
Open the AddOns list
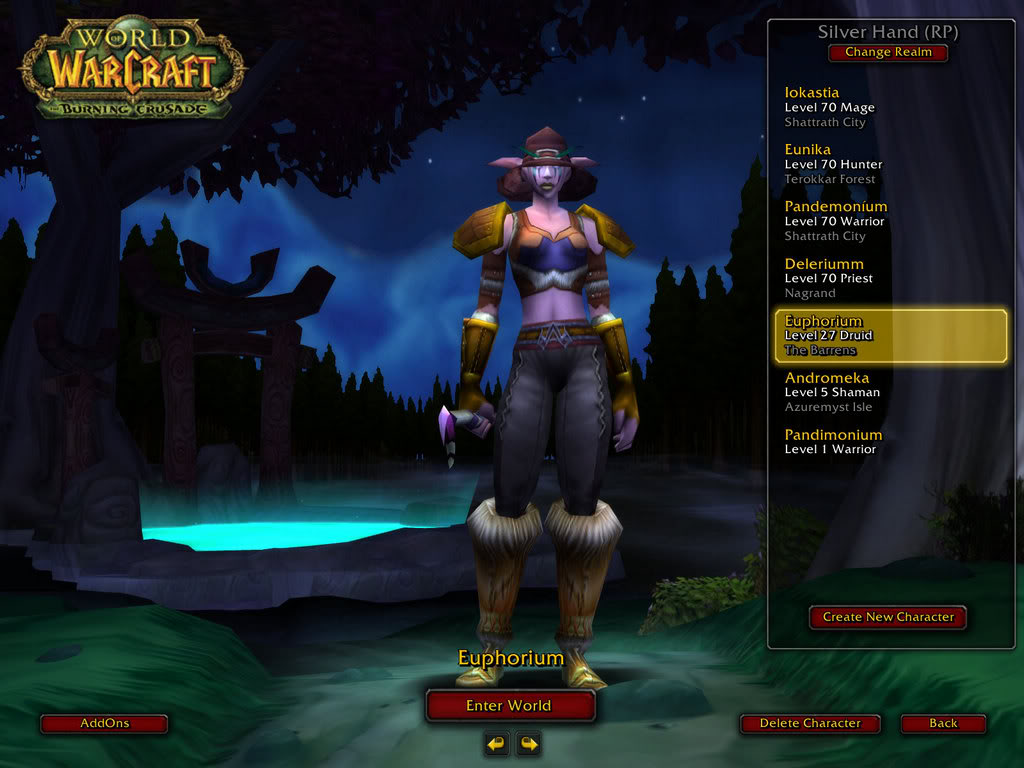click(104, 723)
